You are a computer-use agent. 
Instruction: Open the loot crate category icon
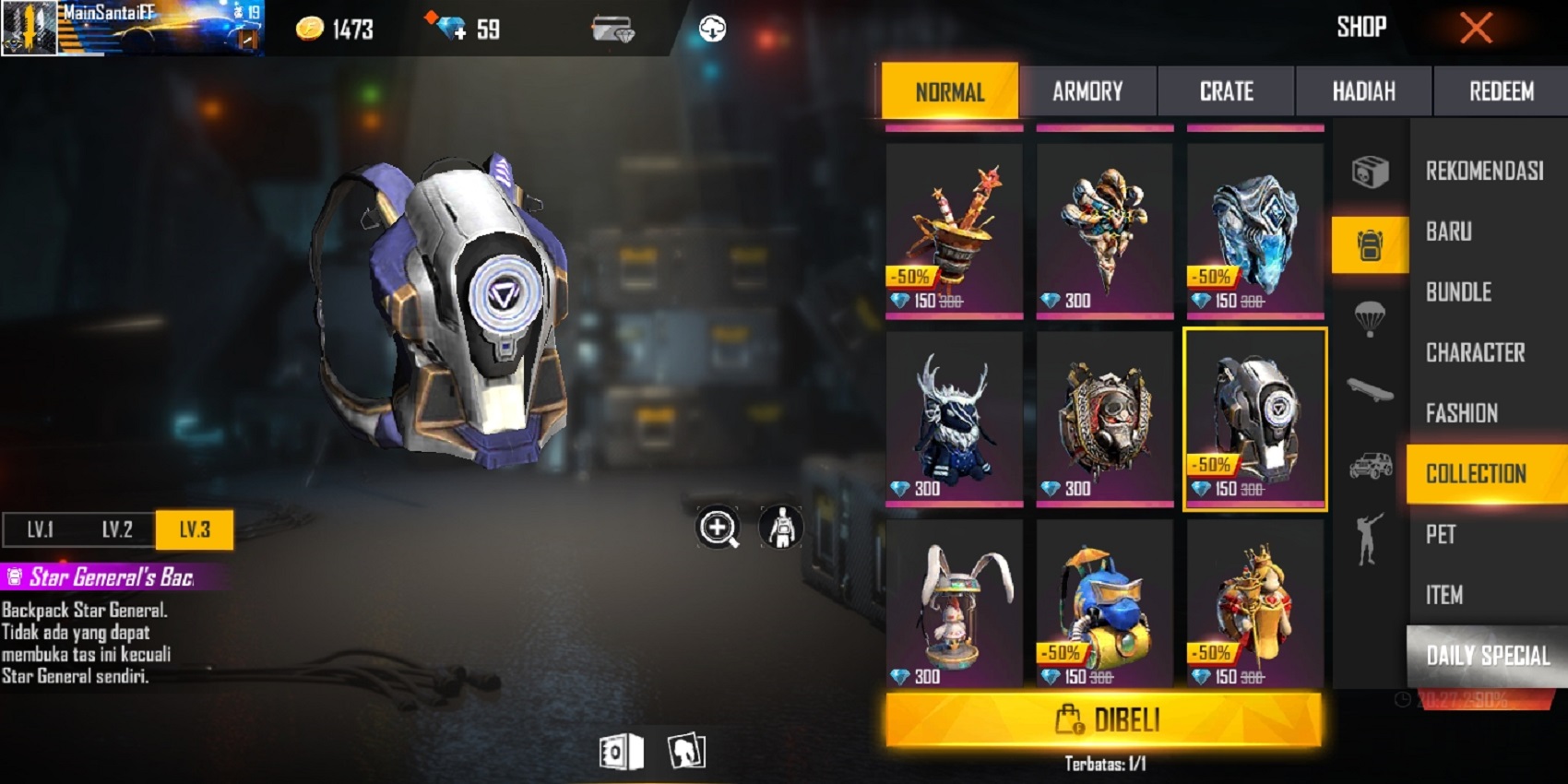1371,171
